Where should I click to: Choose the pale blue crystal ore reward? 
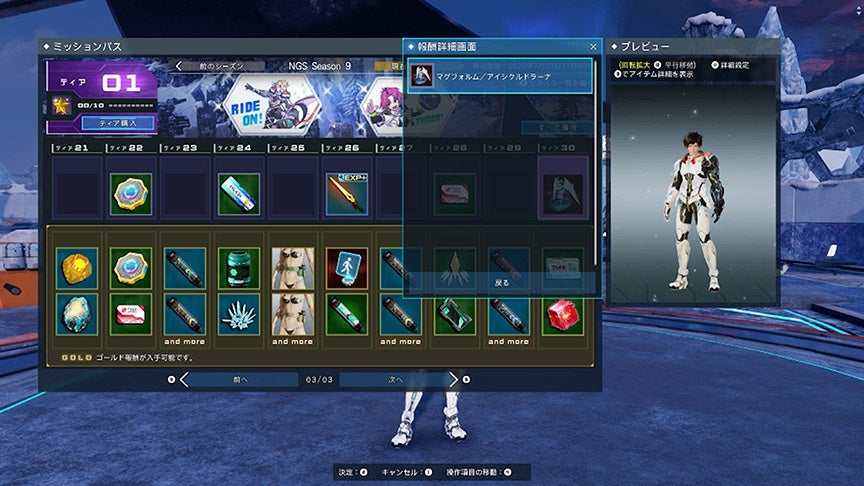tap(76, 314)
